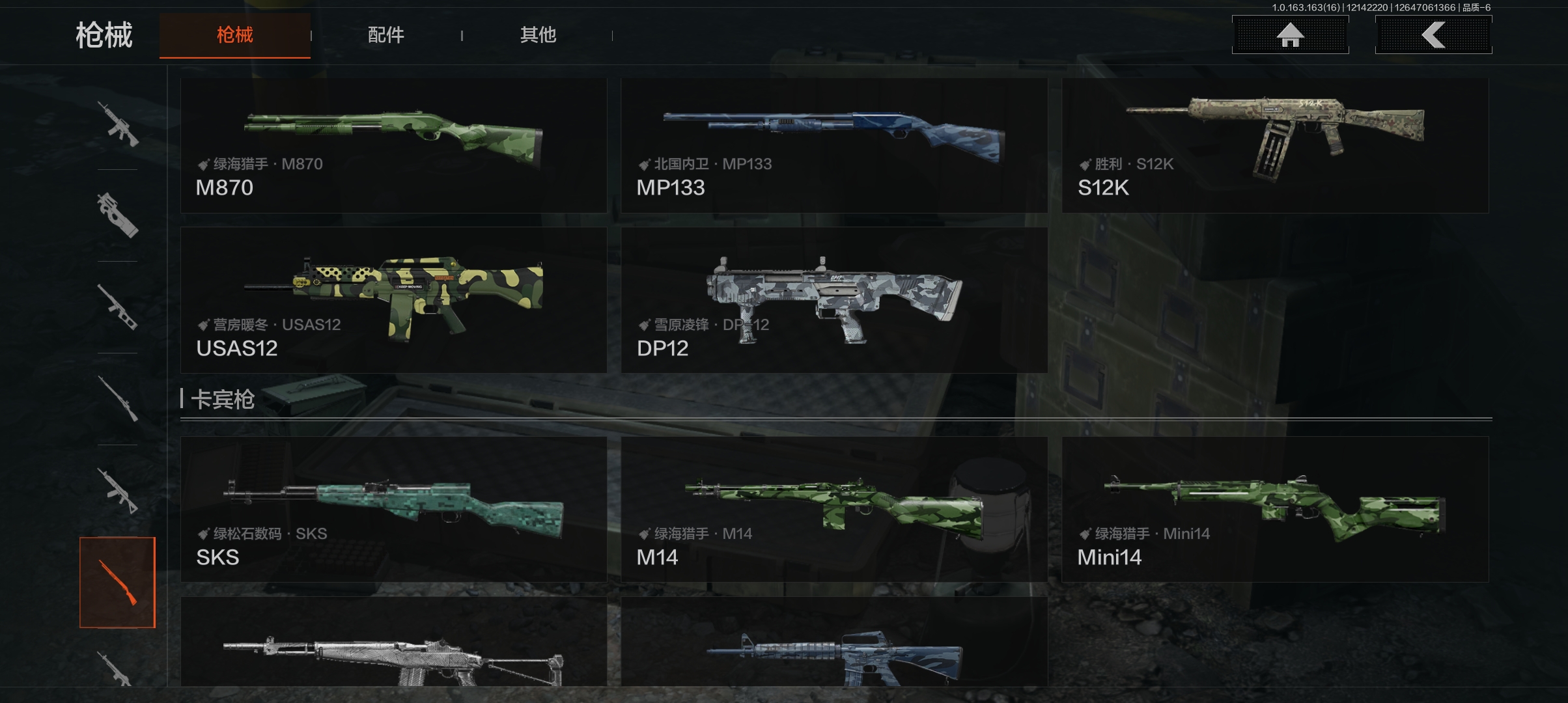The height and width of the screenshot is (703, 1568).
Task: Open the 配件 attachments tab
Action: (385, 35)
